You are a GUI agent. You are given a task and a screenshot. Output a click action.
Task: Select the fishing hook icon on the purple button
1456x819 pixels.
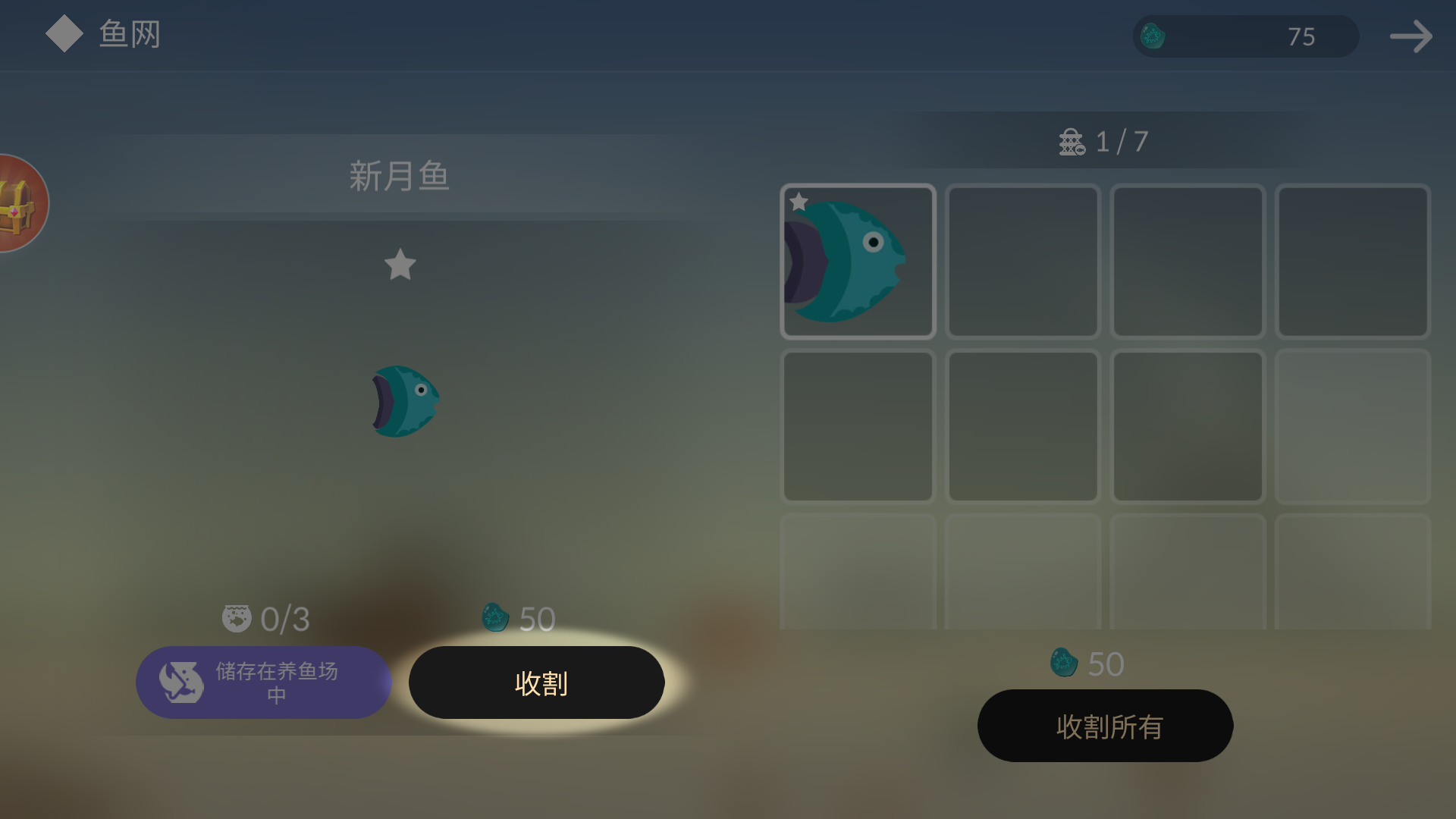point(180,682)
